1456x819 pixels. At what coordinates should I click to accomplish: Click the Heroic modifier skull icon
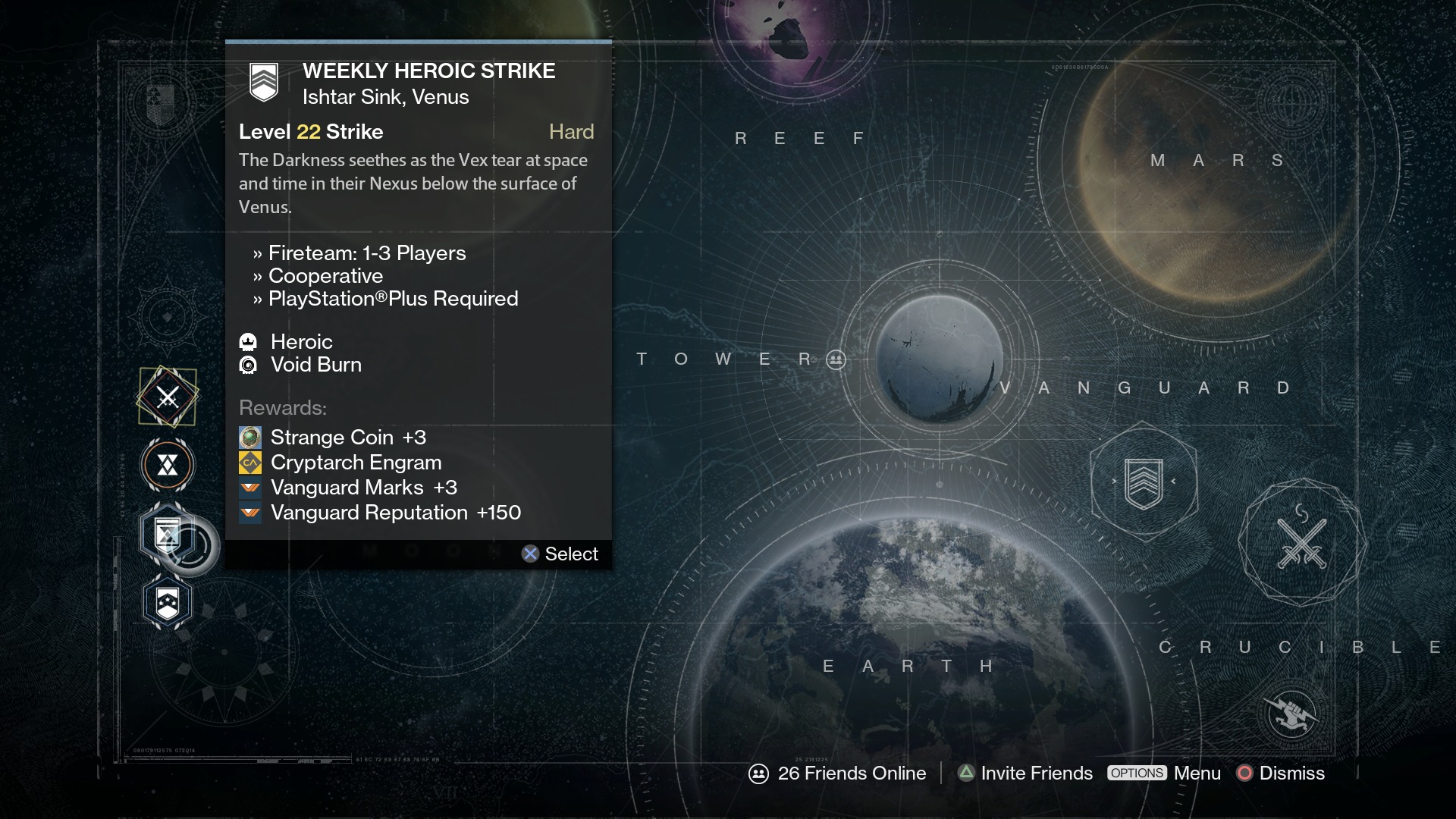[x=250, y=342]
